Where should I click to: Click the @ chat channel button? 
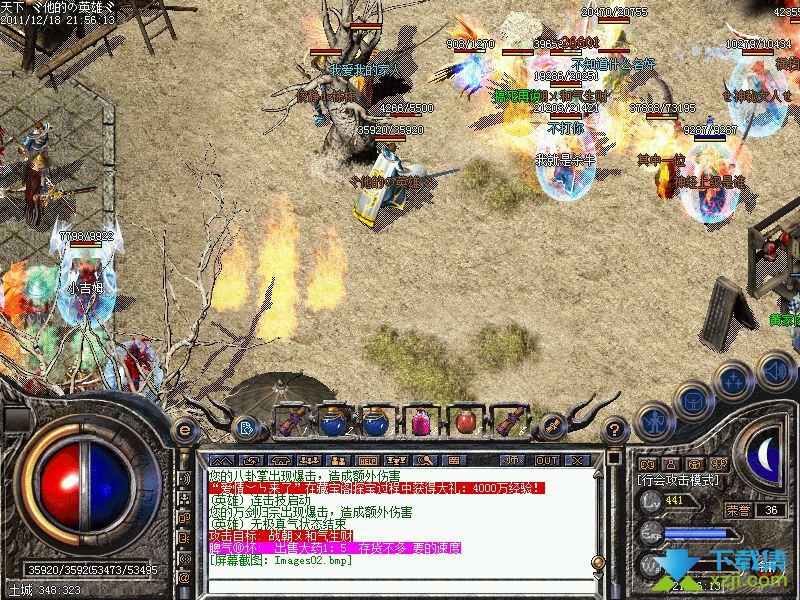pyautogui.click(x=184, y=578)
